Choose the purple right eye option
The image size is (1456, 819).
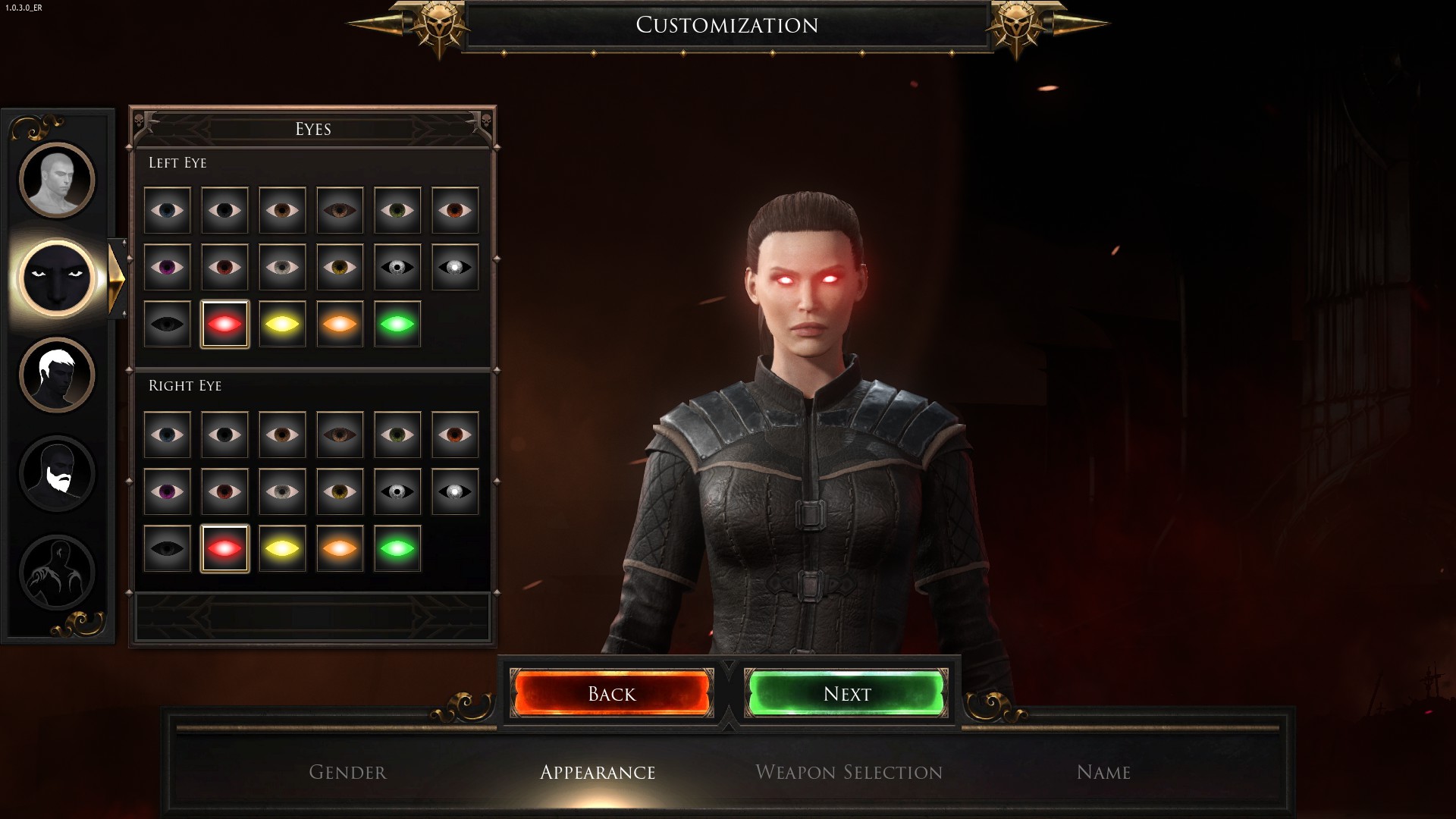(x=167, y=491)
